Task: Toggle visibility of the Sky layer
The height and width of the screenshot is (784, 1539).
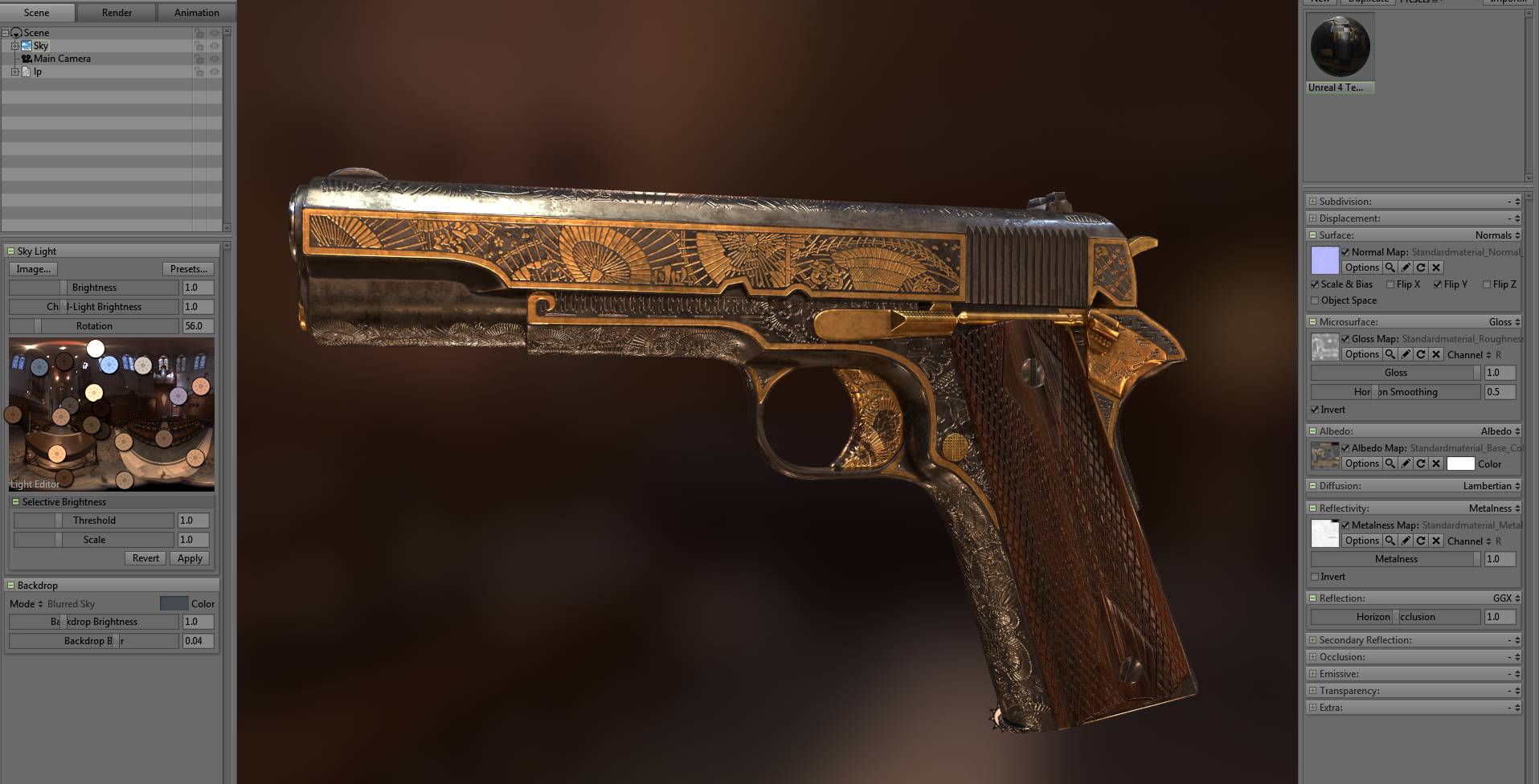Action: point(215,46)
